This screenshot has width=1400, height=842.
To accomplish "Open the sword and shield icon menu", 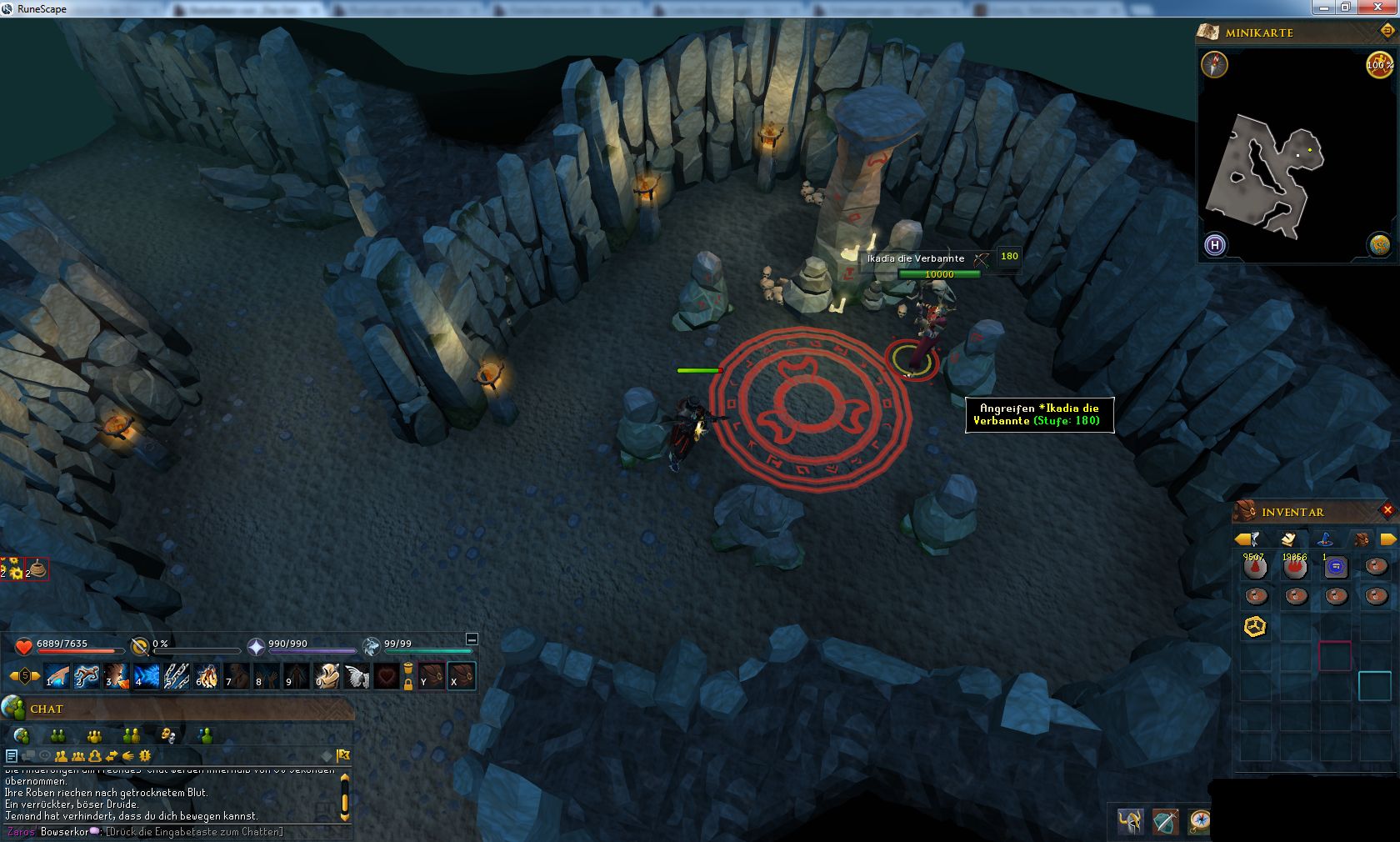I will point(1165,821).
